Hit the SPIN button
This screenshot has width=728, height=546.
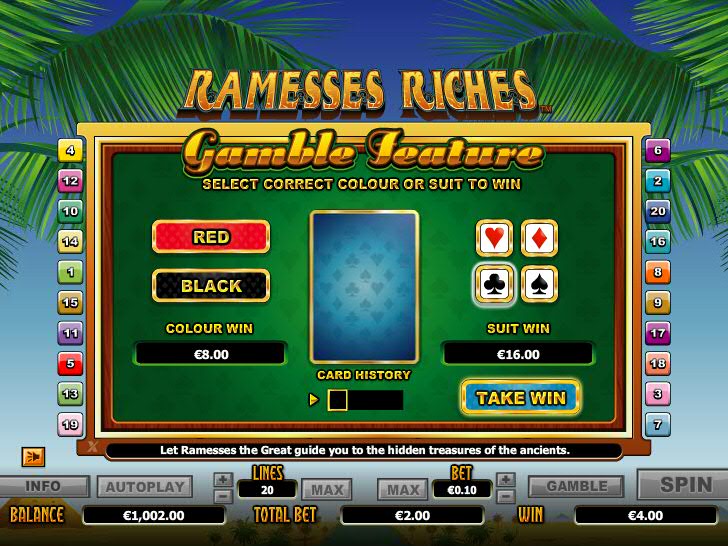686,485
